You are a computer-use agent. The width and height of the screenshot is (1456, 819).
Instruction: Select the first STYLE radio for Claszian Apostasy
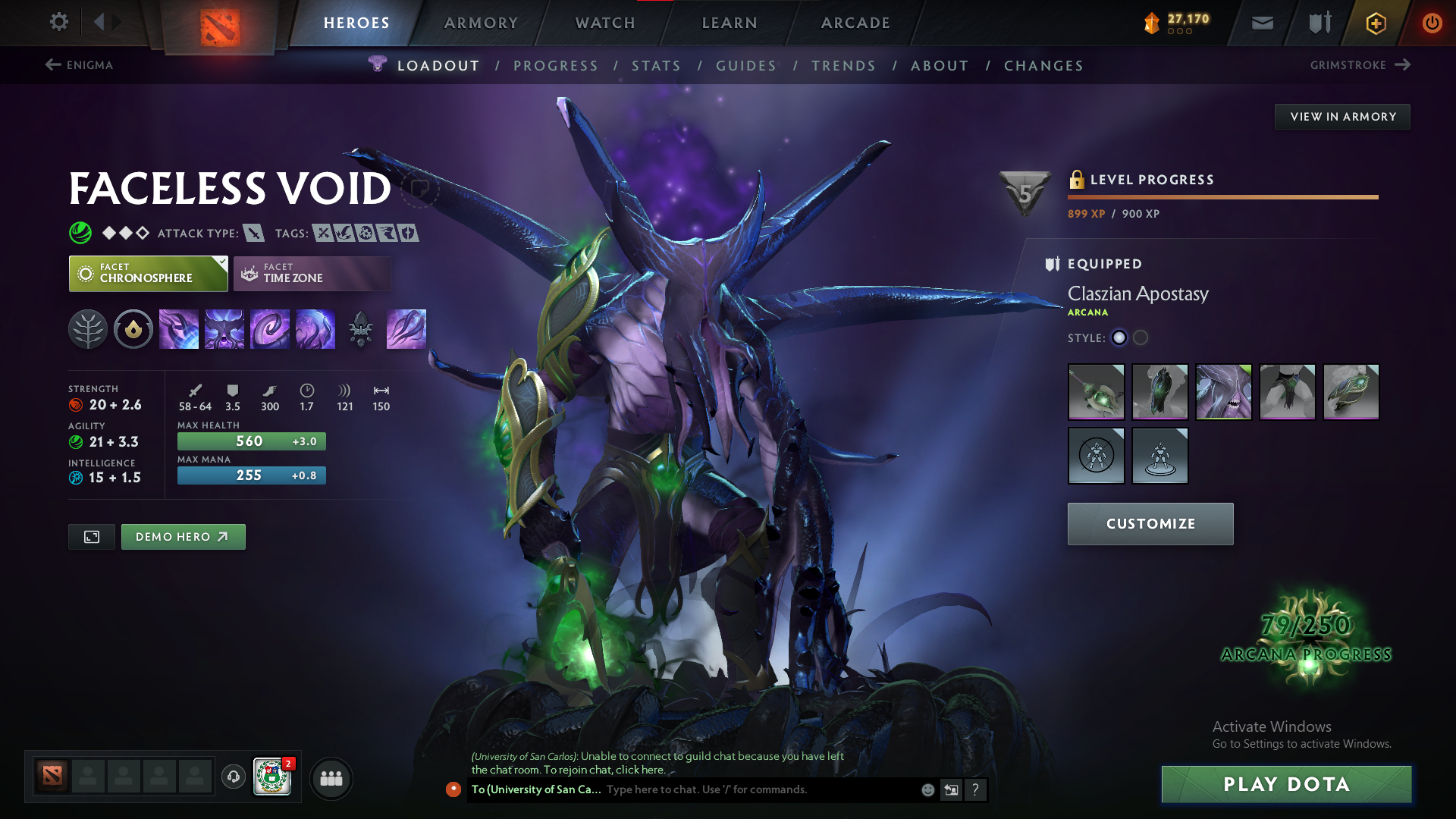tap(1119, 338)
